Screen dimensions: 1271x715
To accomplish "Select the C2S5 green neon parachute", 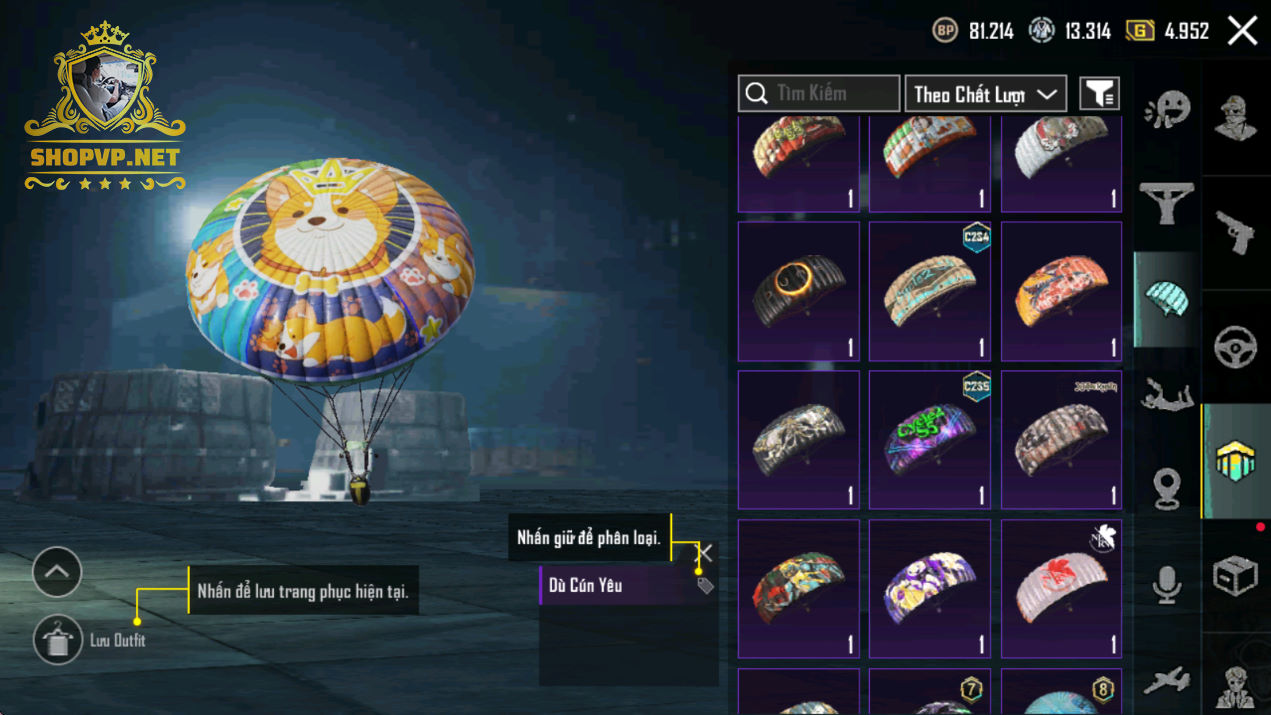I will (x=930, y=440).
